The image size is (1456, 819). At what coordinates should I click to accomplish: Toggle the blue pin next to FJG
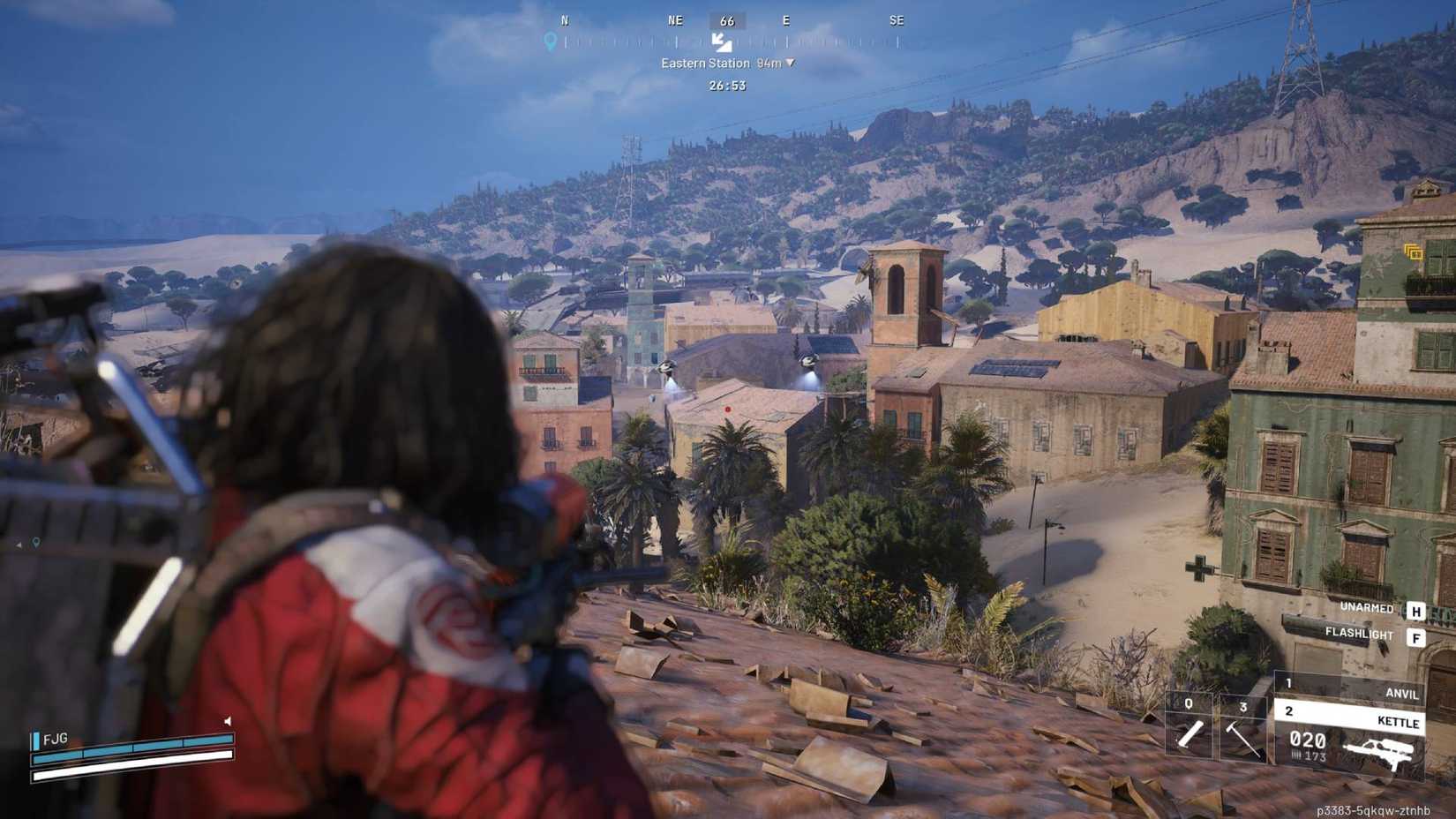point(36,740)
